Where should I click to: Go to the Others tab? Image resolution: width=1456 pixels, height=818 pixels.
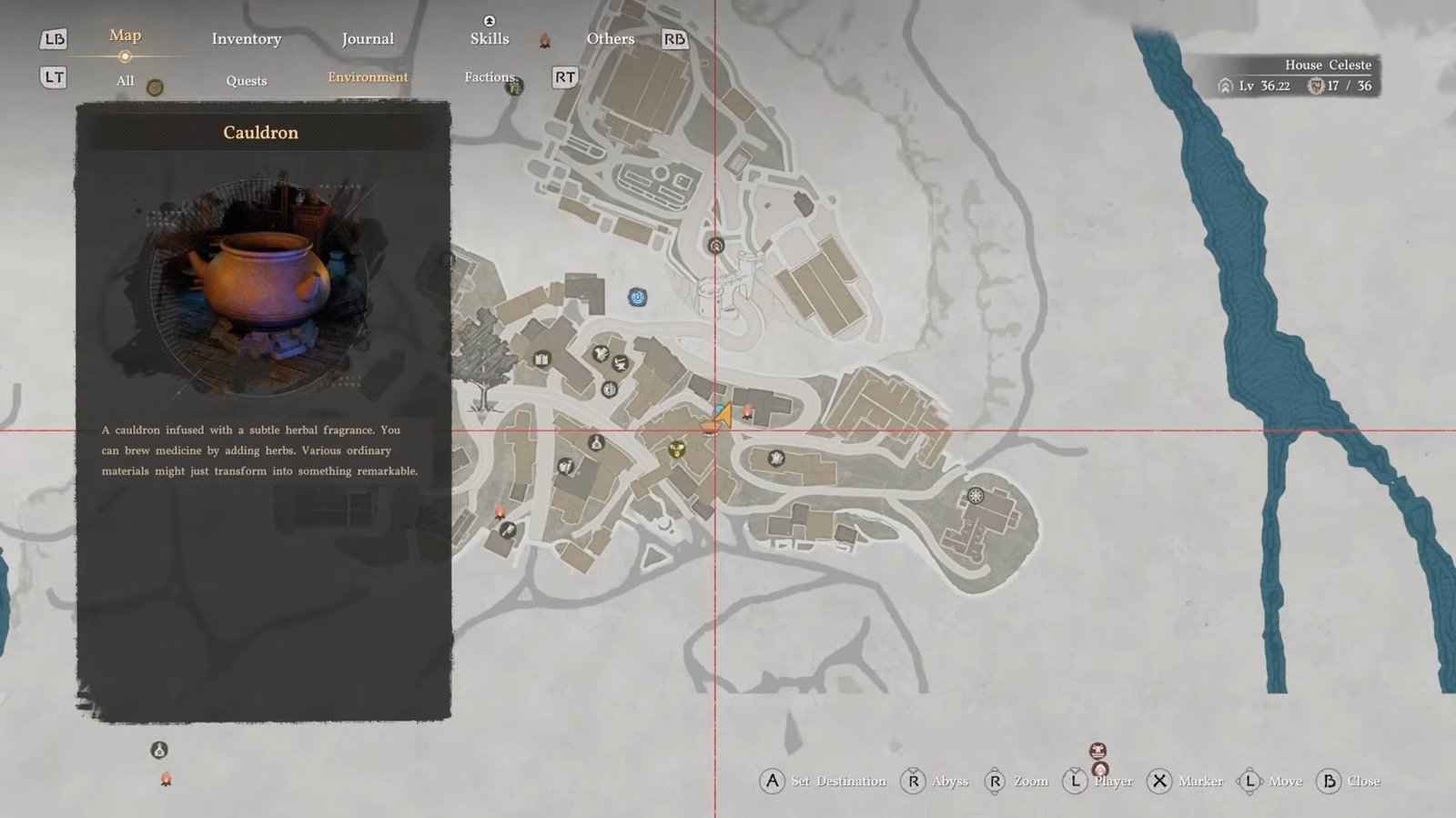click(610, 39)
